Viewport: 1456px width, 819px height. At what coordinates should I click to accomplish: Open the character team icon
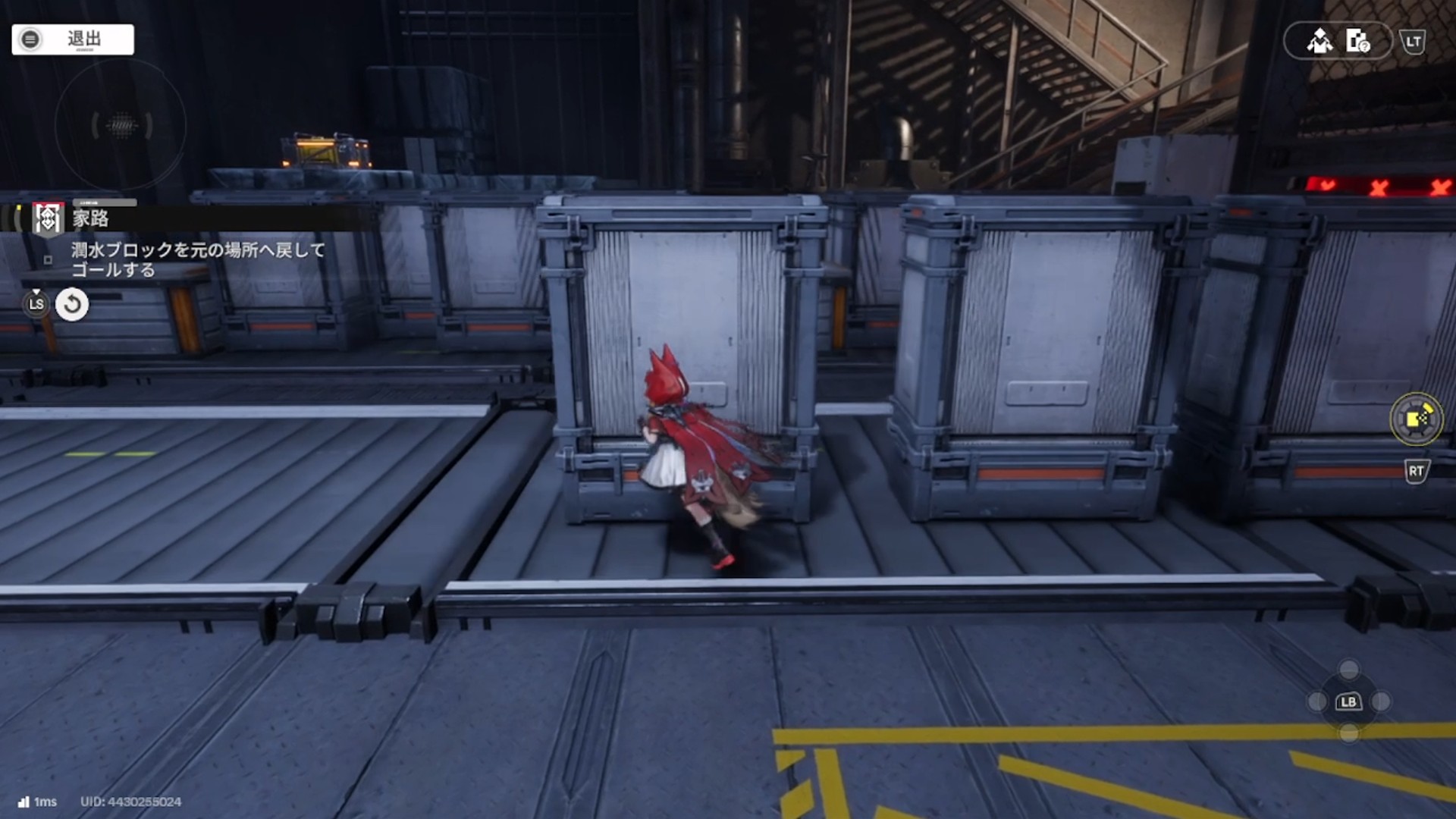[1319, 41]
